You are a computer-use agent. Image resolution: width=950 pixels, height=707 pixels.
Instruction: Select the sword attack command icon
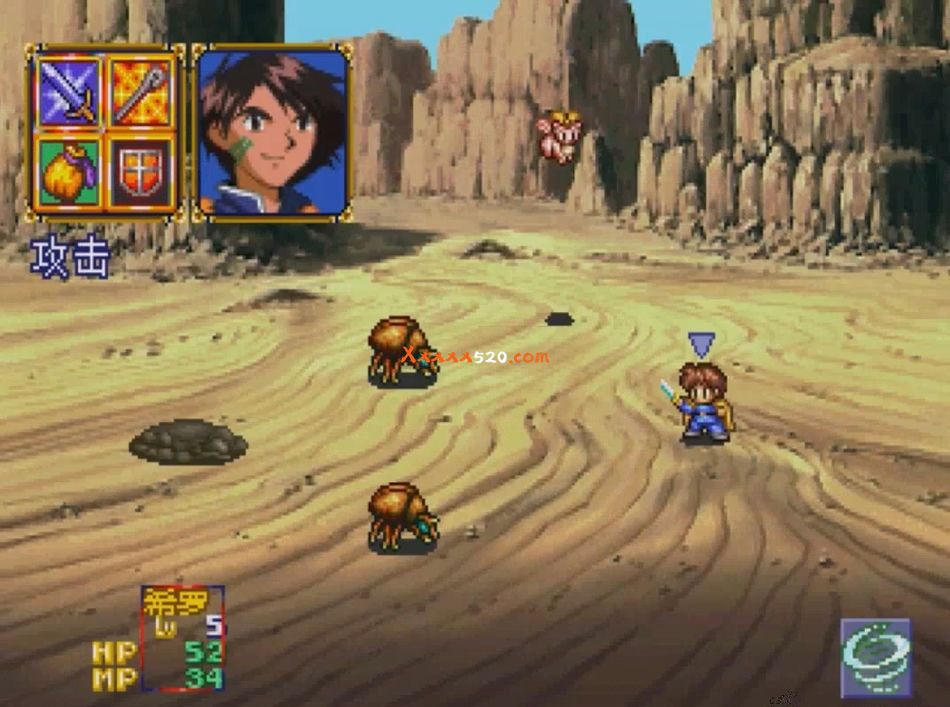[x=69, y=90]
